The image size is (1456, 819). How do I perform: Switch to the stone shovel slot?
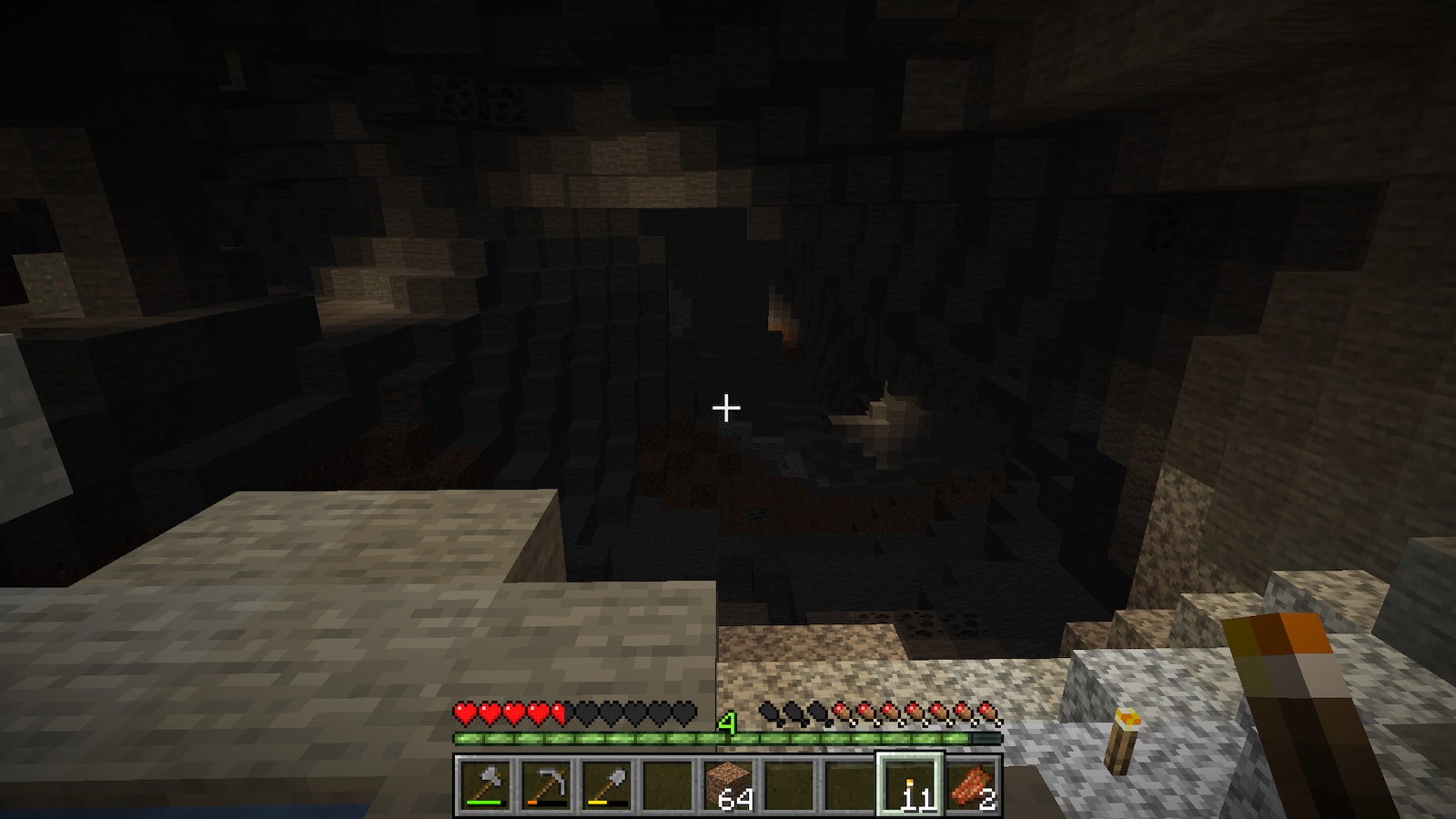(606, 784)
